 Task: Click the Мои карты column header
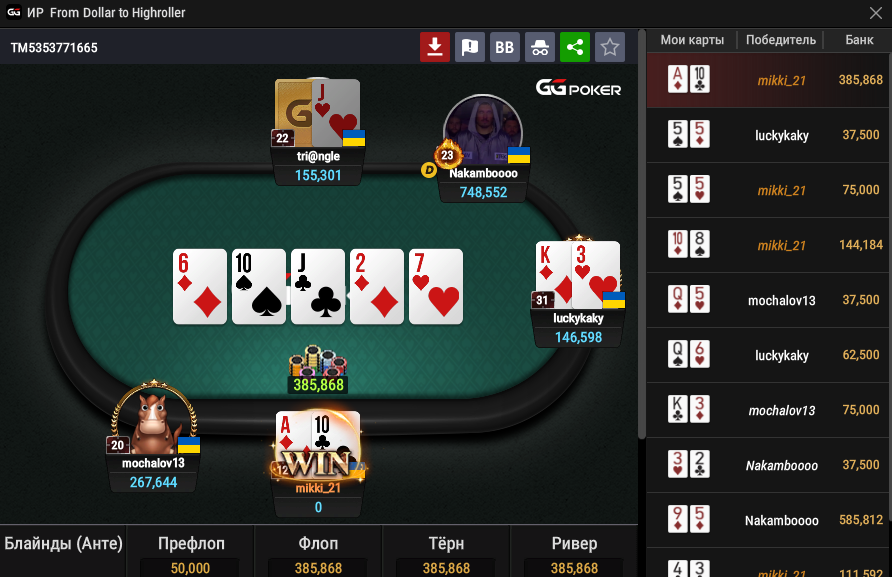tap(692, 40)
